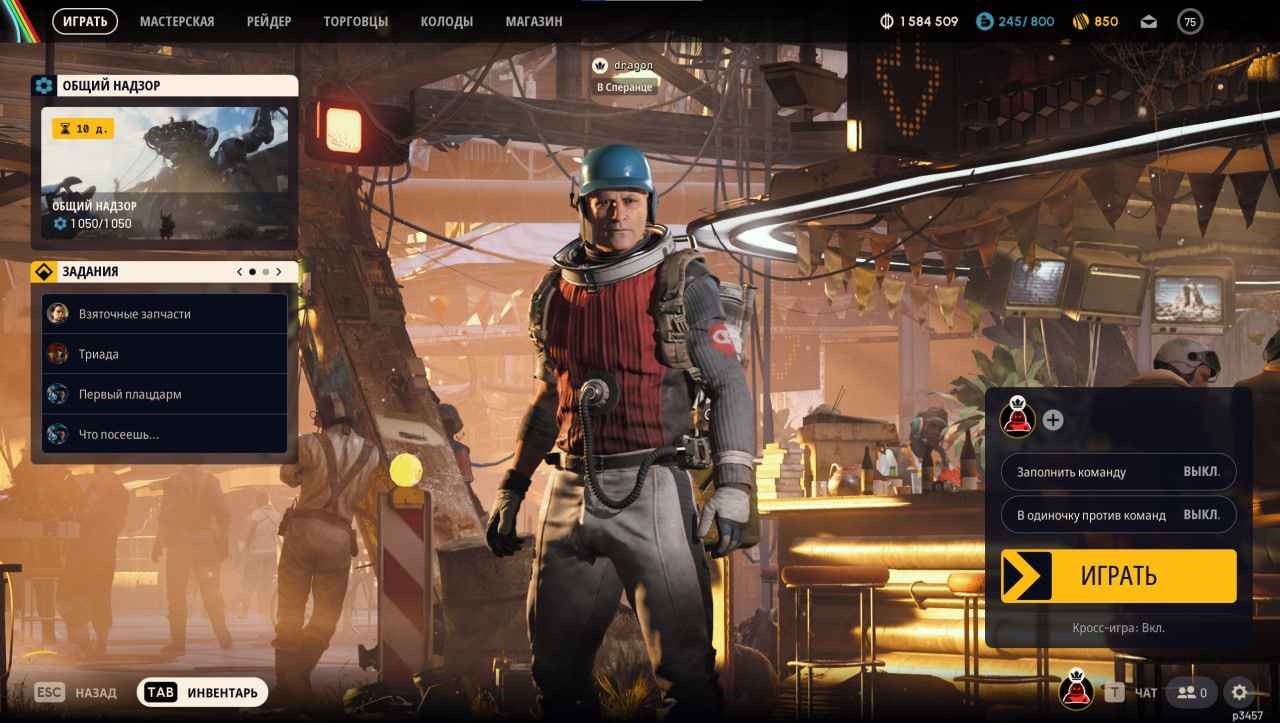Click the left arrow in ЗАДАНИЯ header

pyautogui.click(x=239, y=270)
